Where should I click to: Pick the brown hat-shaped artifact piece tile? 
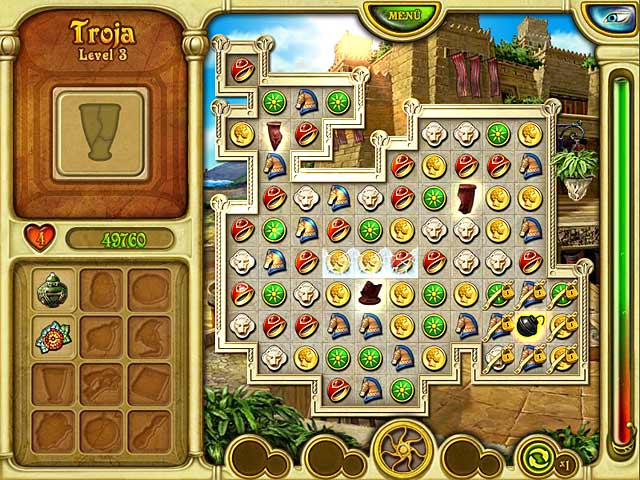coord(371,293)
